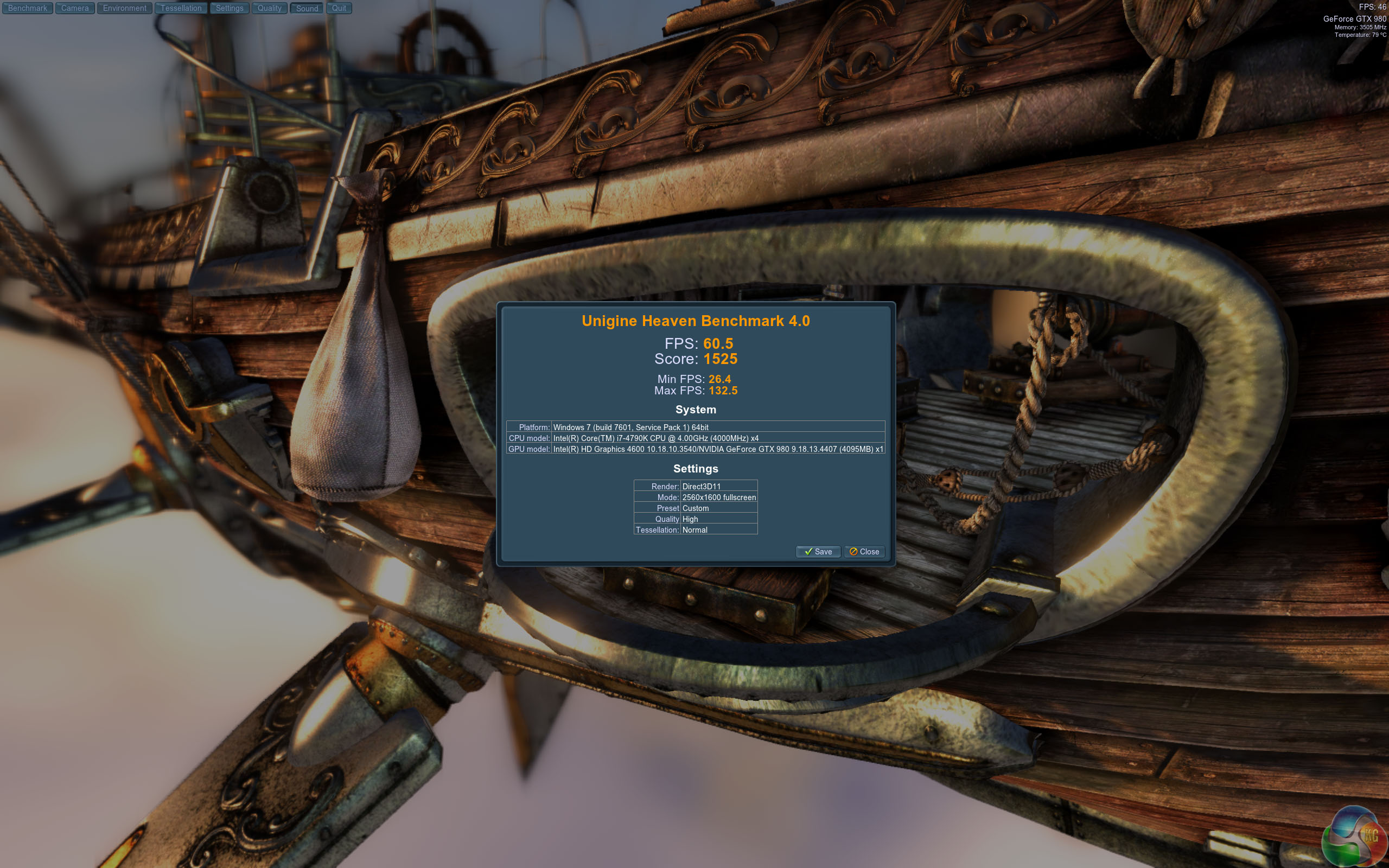Toggle the Sound button
1389x868 pixels.
(x=307, y=8)
